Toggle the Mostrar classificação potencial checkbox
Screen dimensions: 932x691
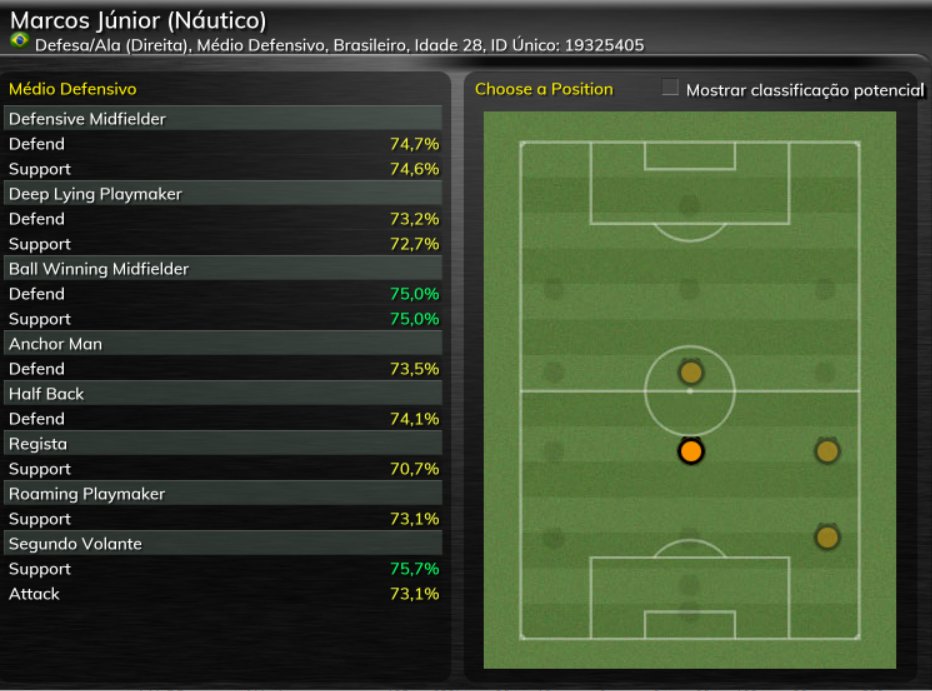(x=671, y=89)
